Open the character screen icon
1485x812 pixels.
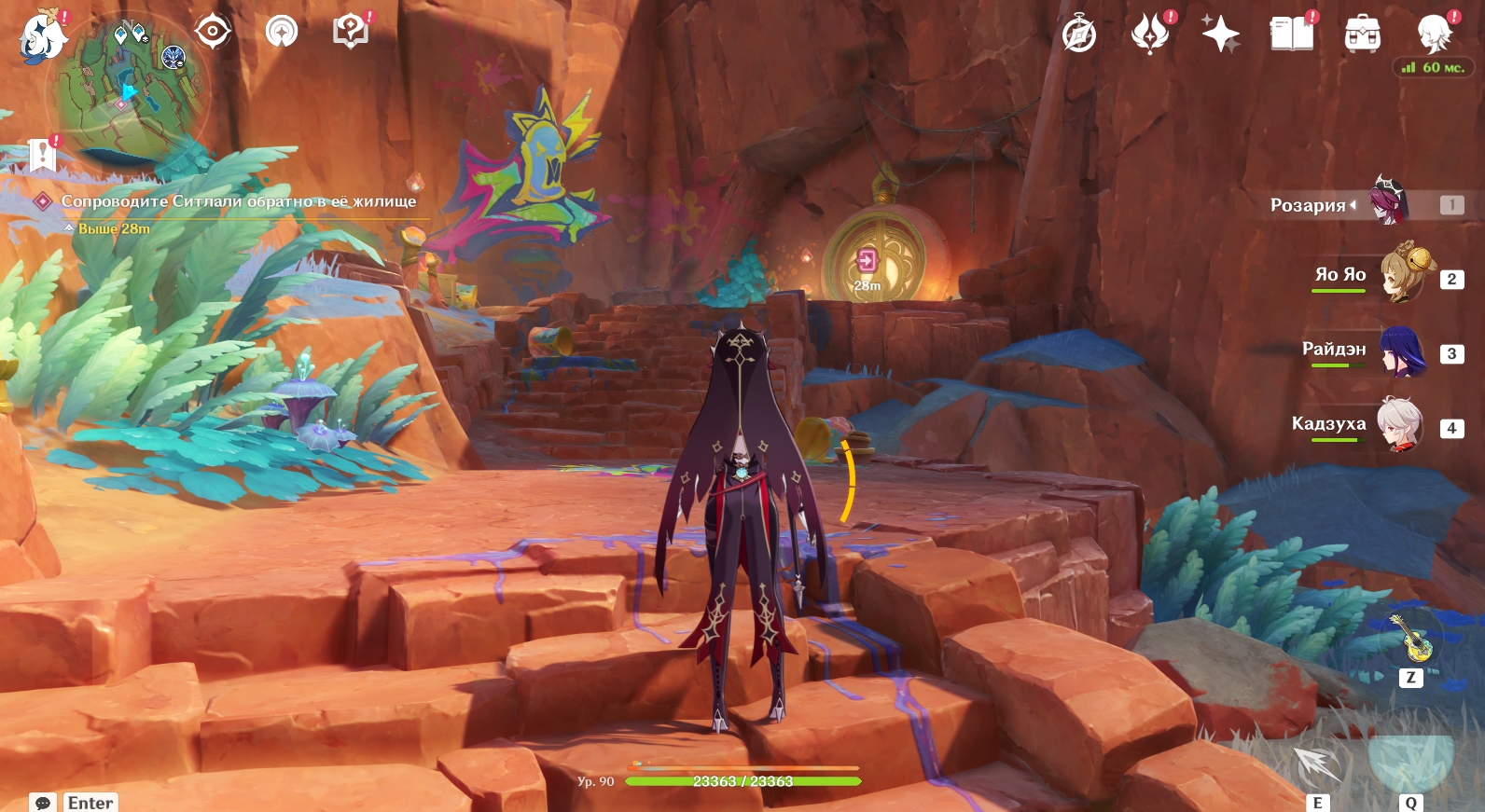click(x=1433, y=34)
